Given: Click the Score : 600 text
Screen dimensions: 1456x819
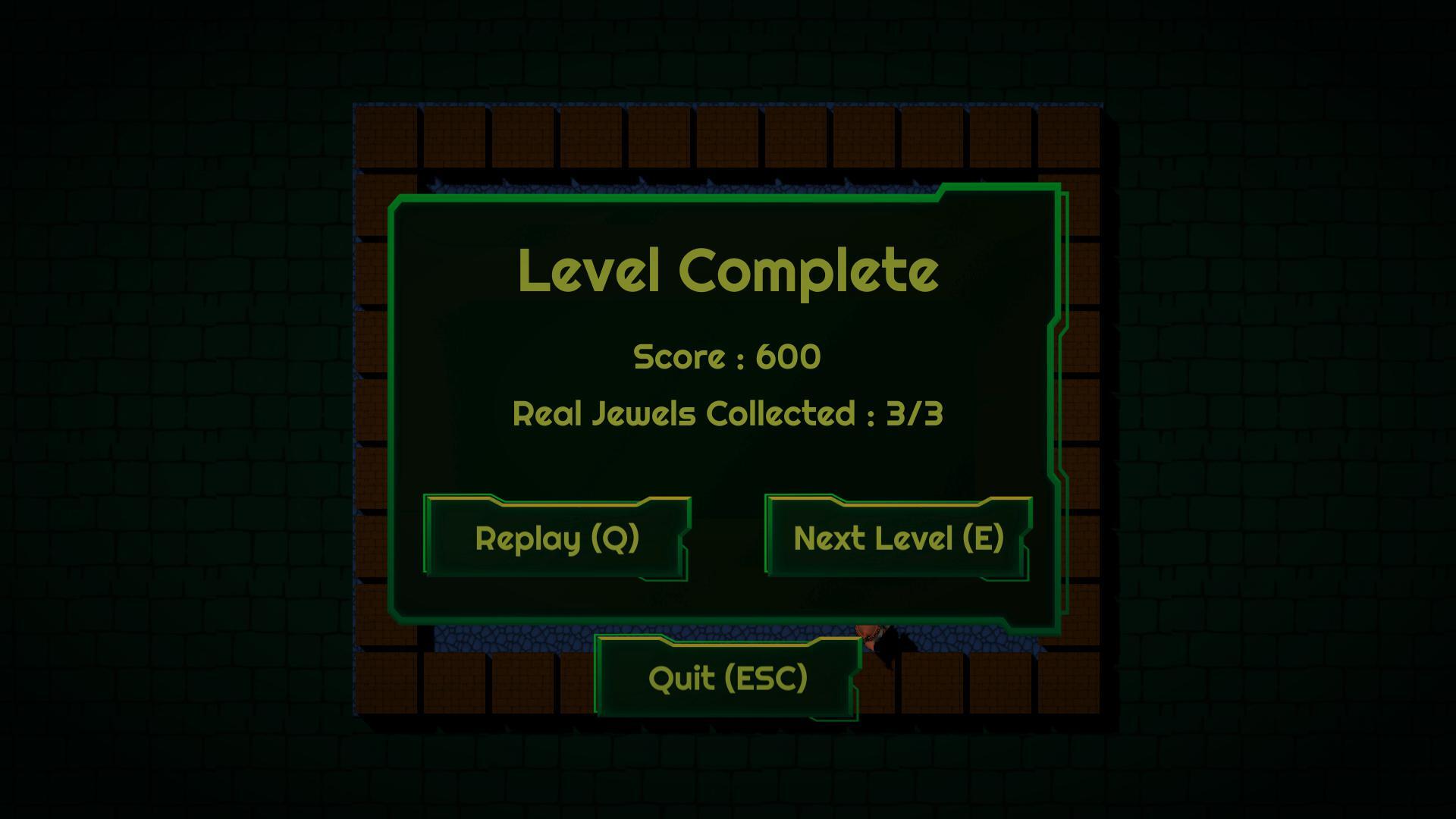Looking at the screenshot, I should pyautogui.click(x=726, y=356).
